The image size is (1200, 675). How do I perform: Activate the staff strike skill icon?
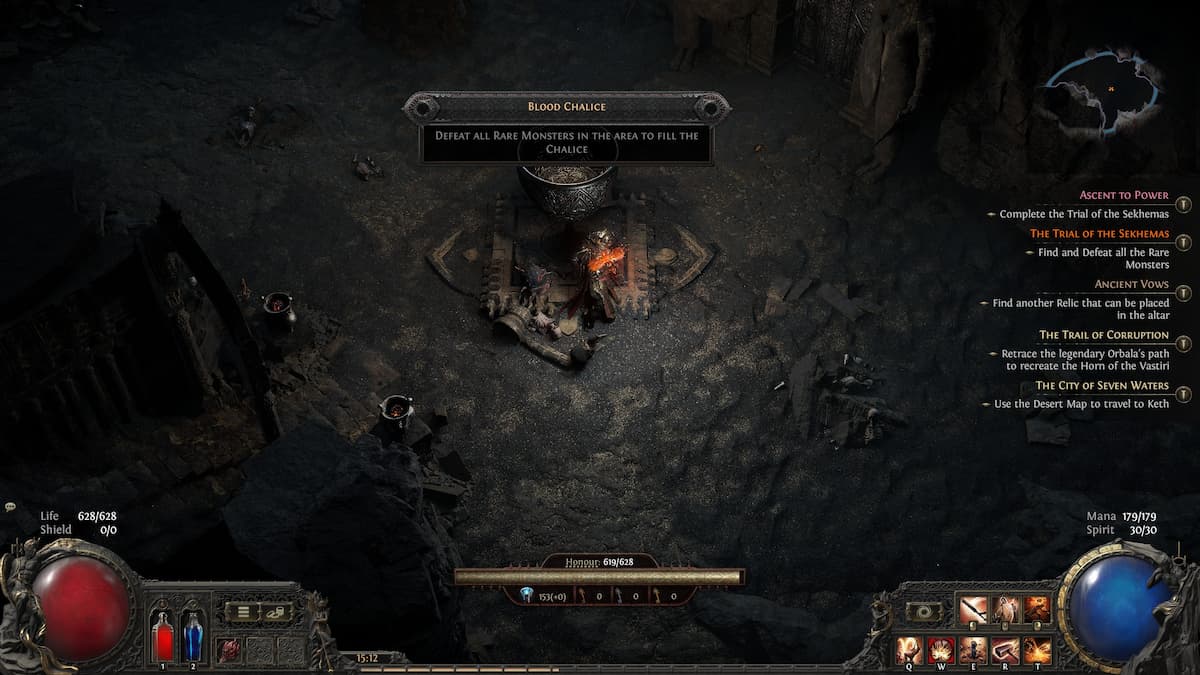pyautogui.click(x=973, y=609)
